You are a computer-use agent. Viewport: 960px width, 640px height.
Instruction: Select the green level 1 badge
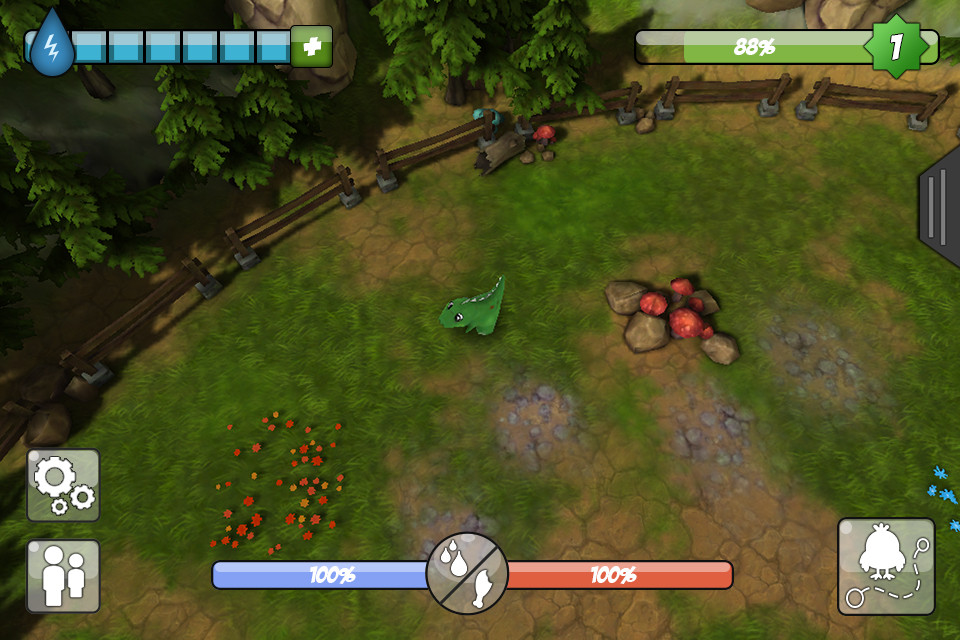pos(896,46)
